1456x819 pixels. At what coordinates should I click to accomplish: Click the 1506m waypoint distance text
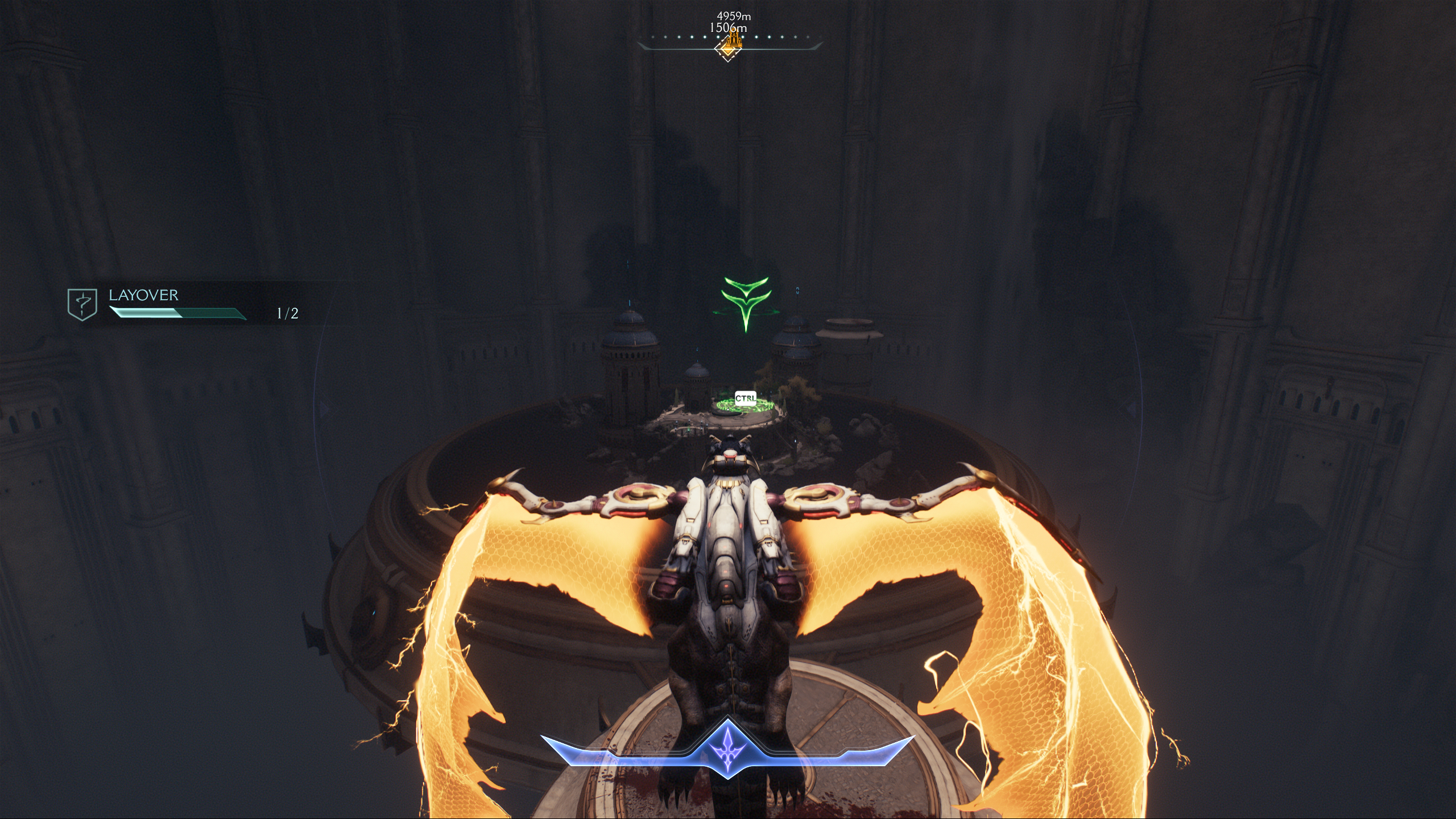tap(729, 29)
